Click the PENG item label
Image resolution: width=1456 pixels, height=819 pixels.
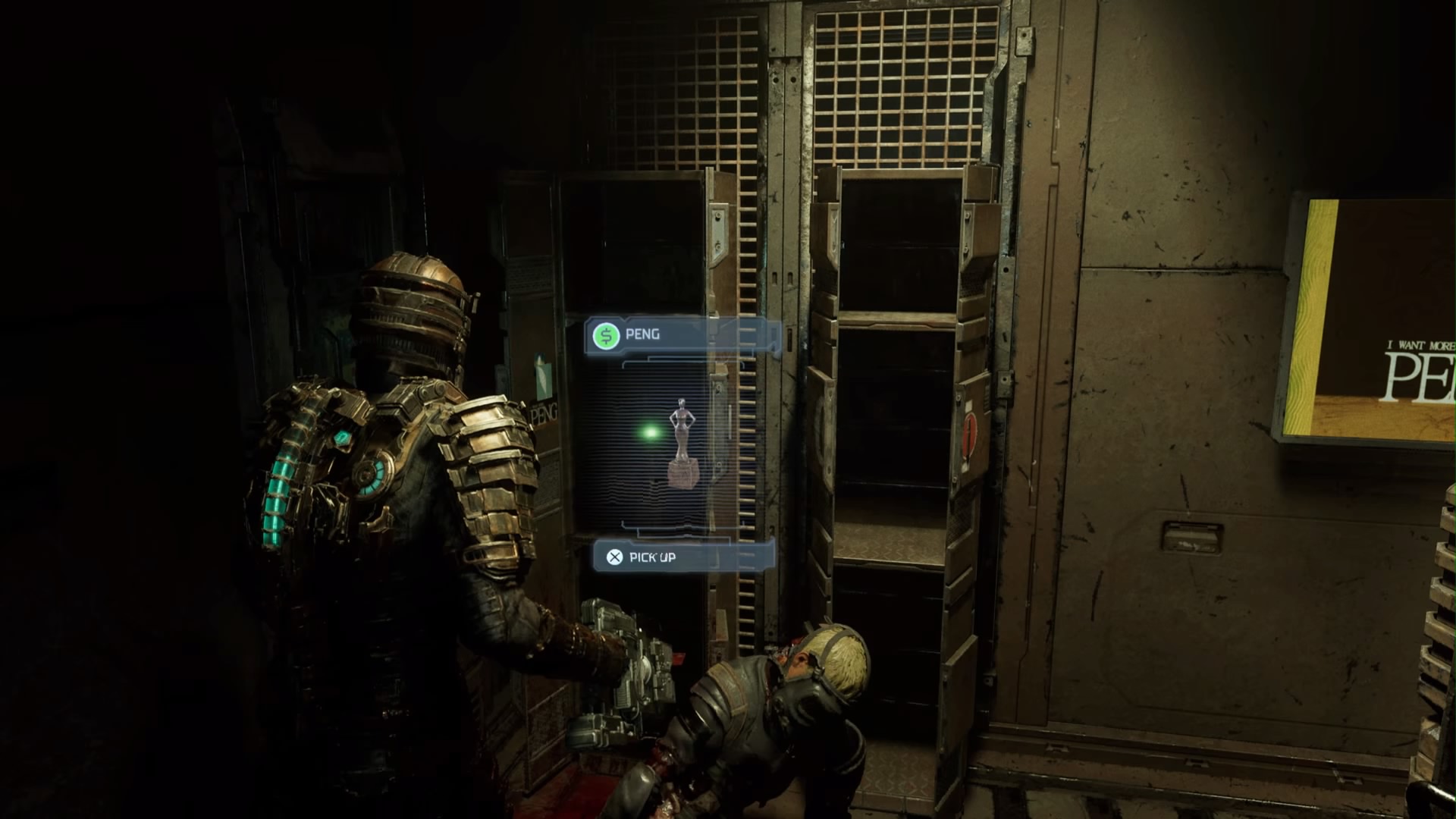(643, 334)
